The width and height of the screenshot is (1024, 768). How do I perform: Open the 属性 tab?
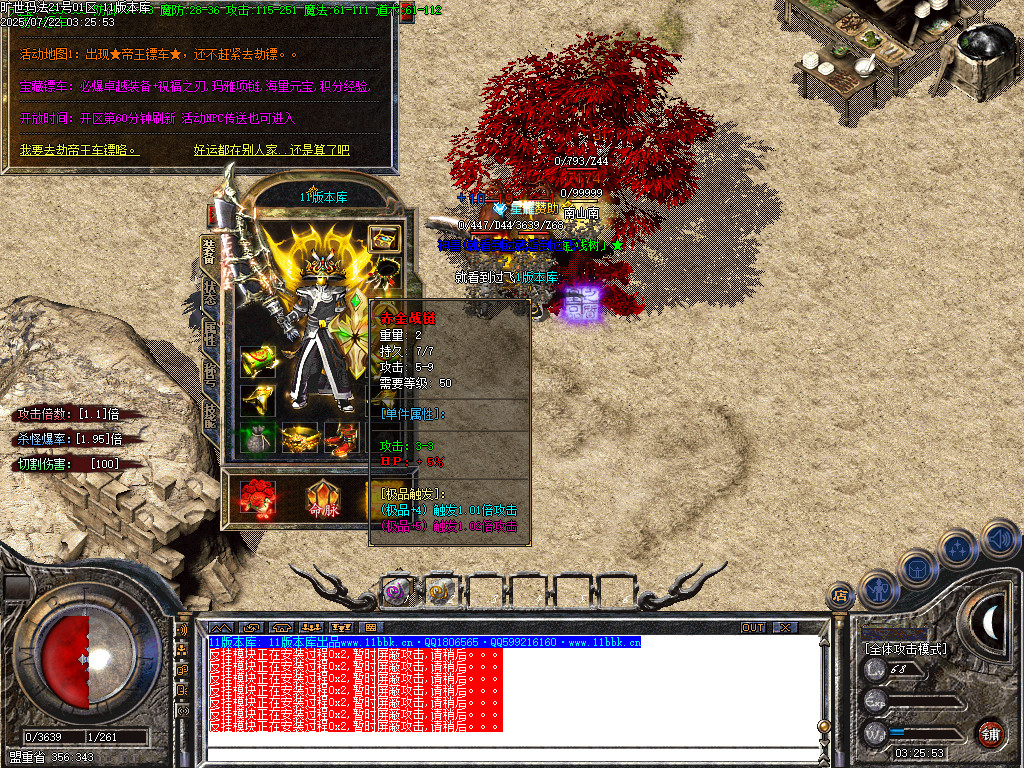[210, 333]
